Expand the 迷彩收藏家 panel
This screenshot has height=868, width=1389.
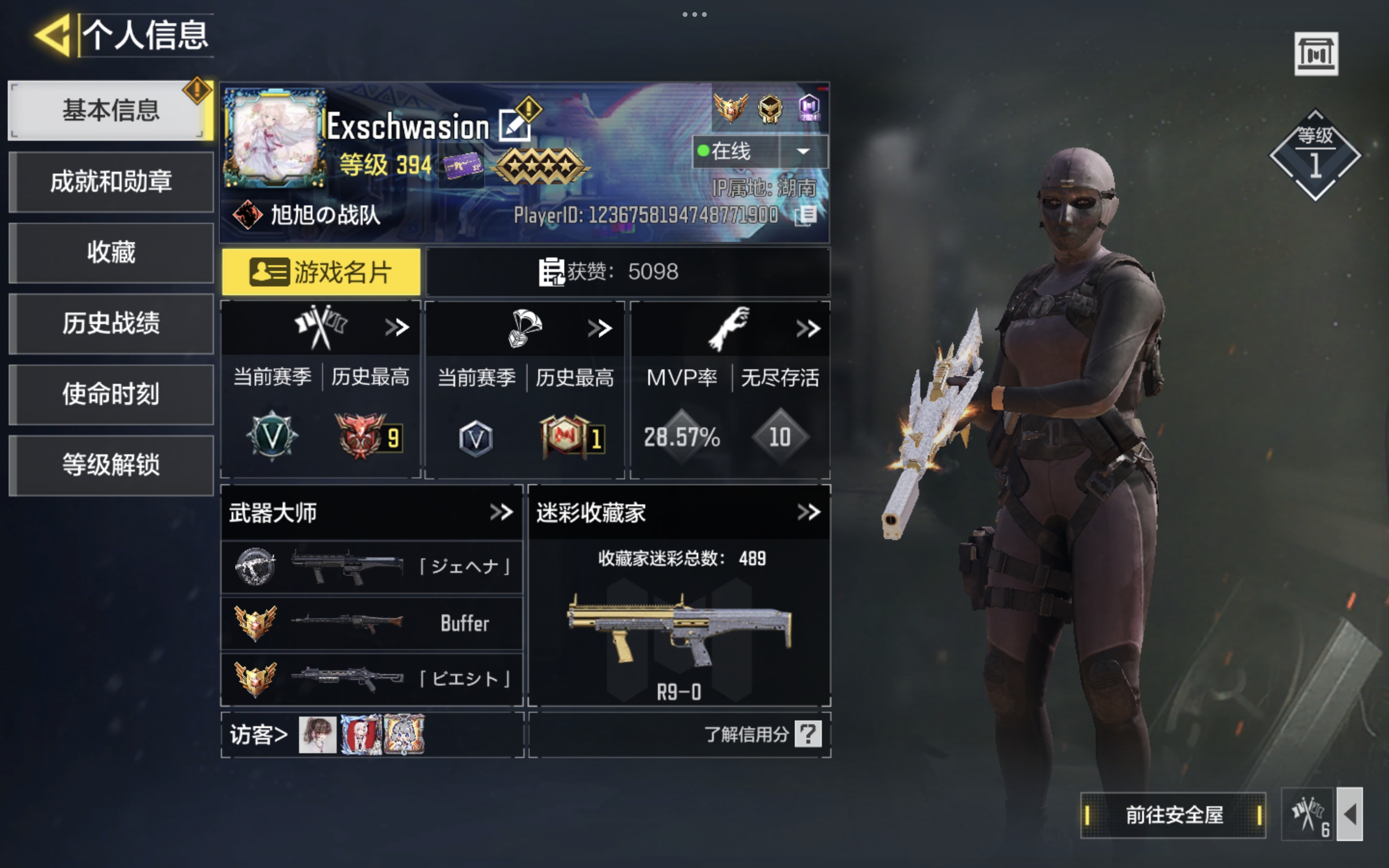pos(808,512)
